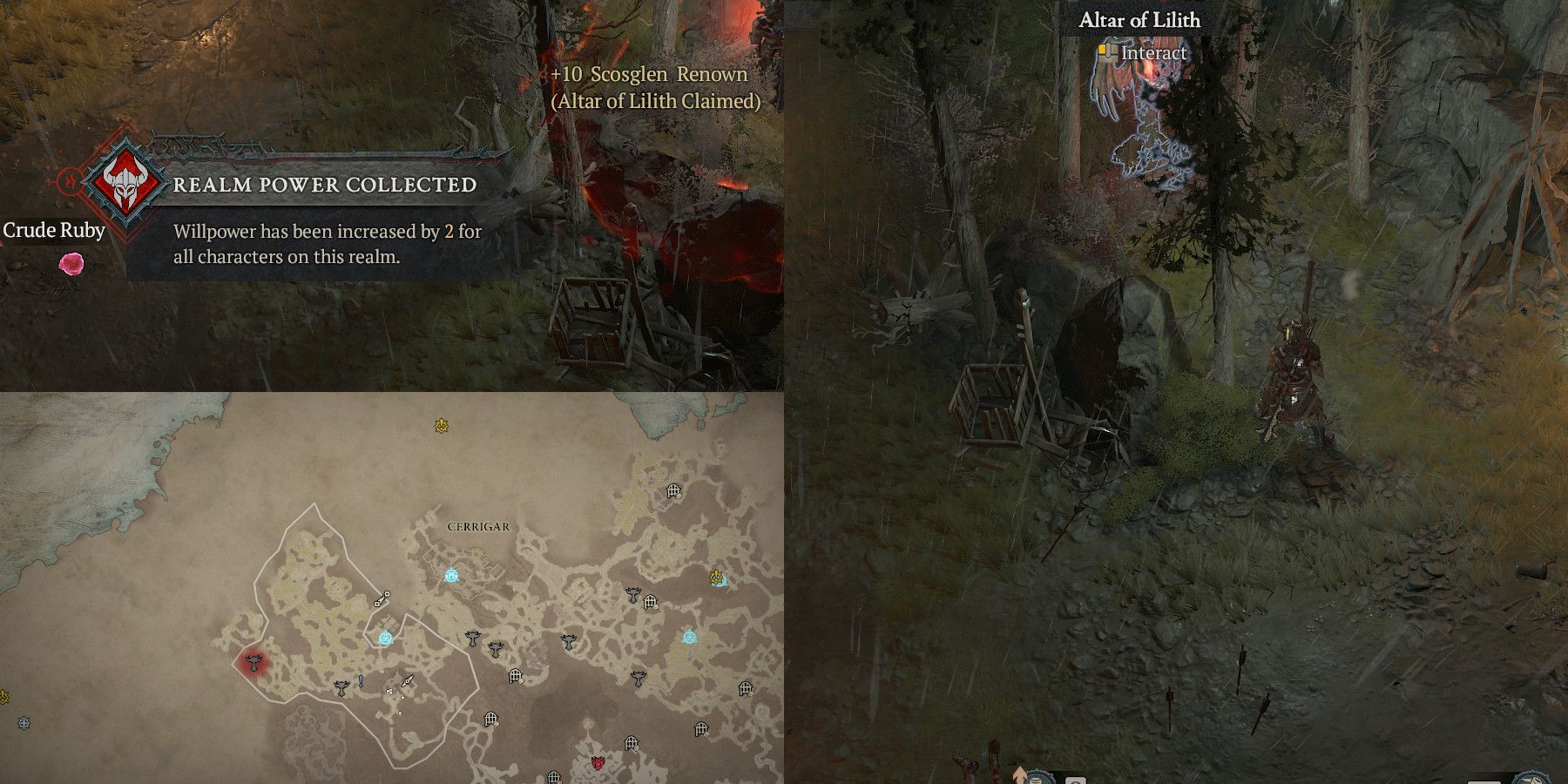Select the blue dagger marker on the map
1568x784 pixels.
[360, 681]
